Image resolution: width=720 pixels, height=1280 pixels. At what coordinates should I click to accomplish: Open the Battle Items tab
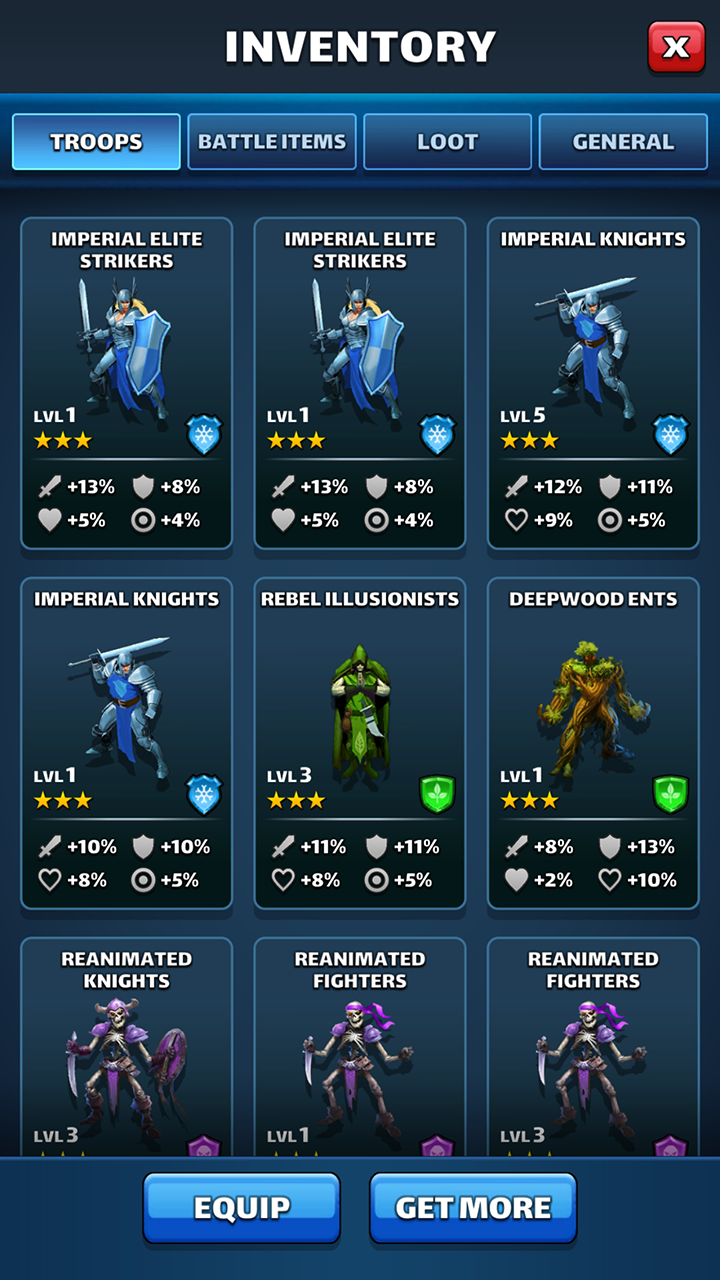(272, 142)
